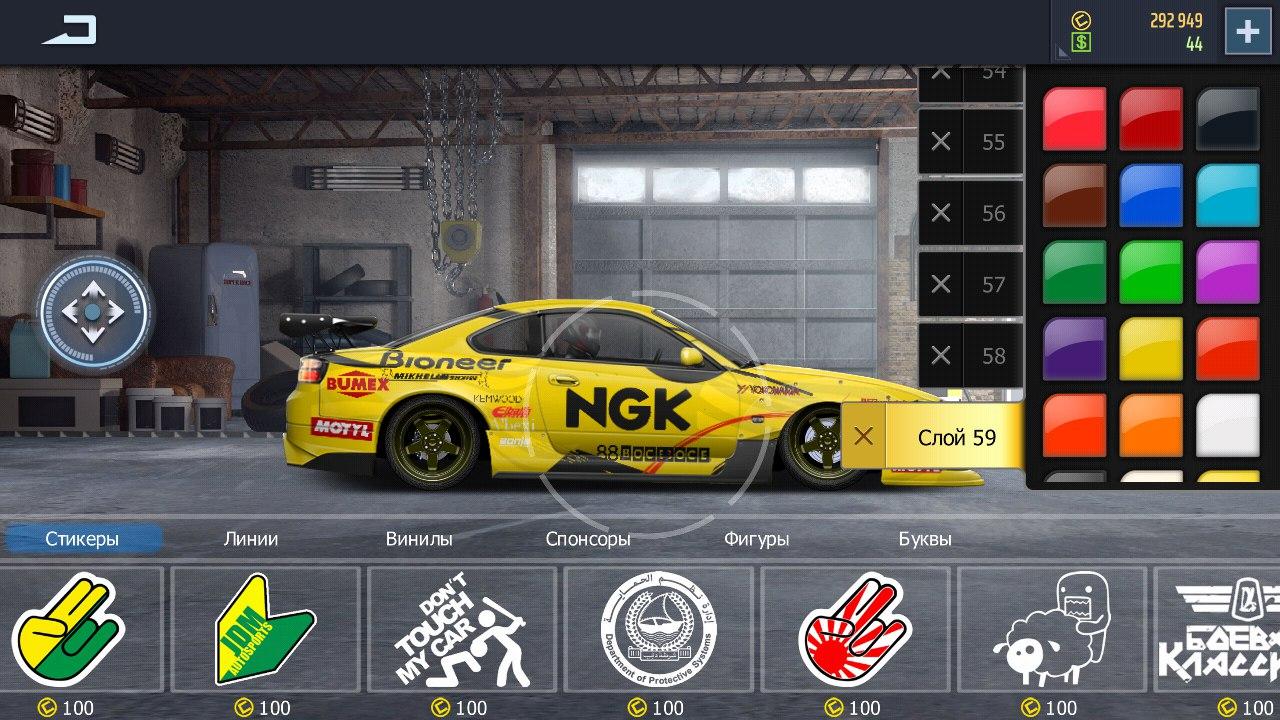Switch to the Спонсоры tab
This screenshot has width=1280, height=720.
(x=588, y=538)
